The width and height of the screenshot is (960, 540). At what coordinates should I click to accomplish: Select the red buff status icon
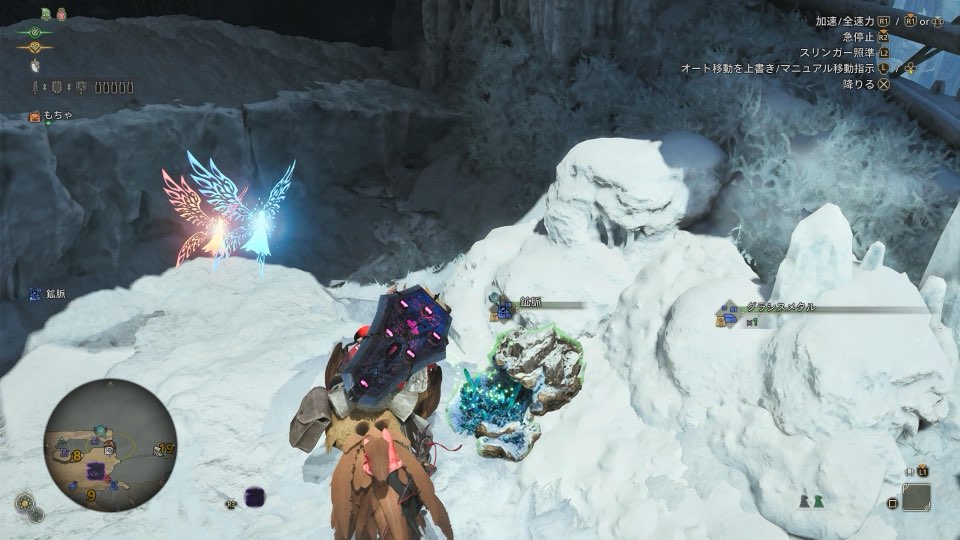point(60,15)
